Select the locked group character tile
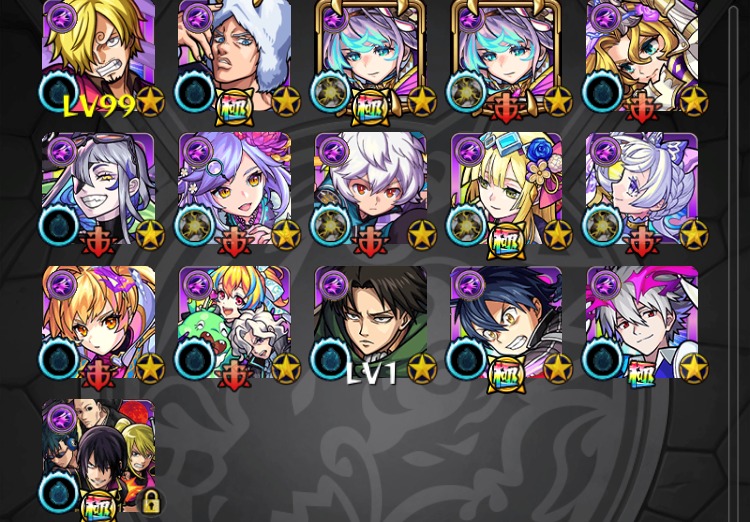Viewport: 750px width, 522px height. click(99, 456)
